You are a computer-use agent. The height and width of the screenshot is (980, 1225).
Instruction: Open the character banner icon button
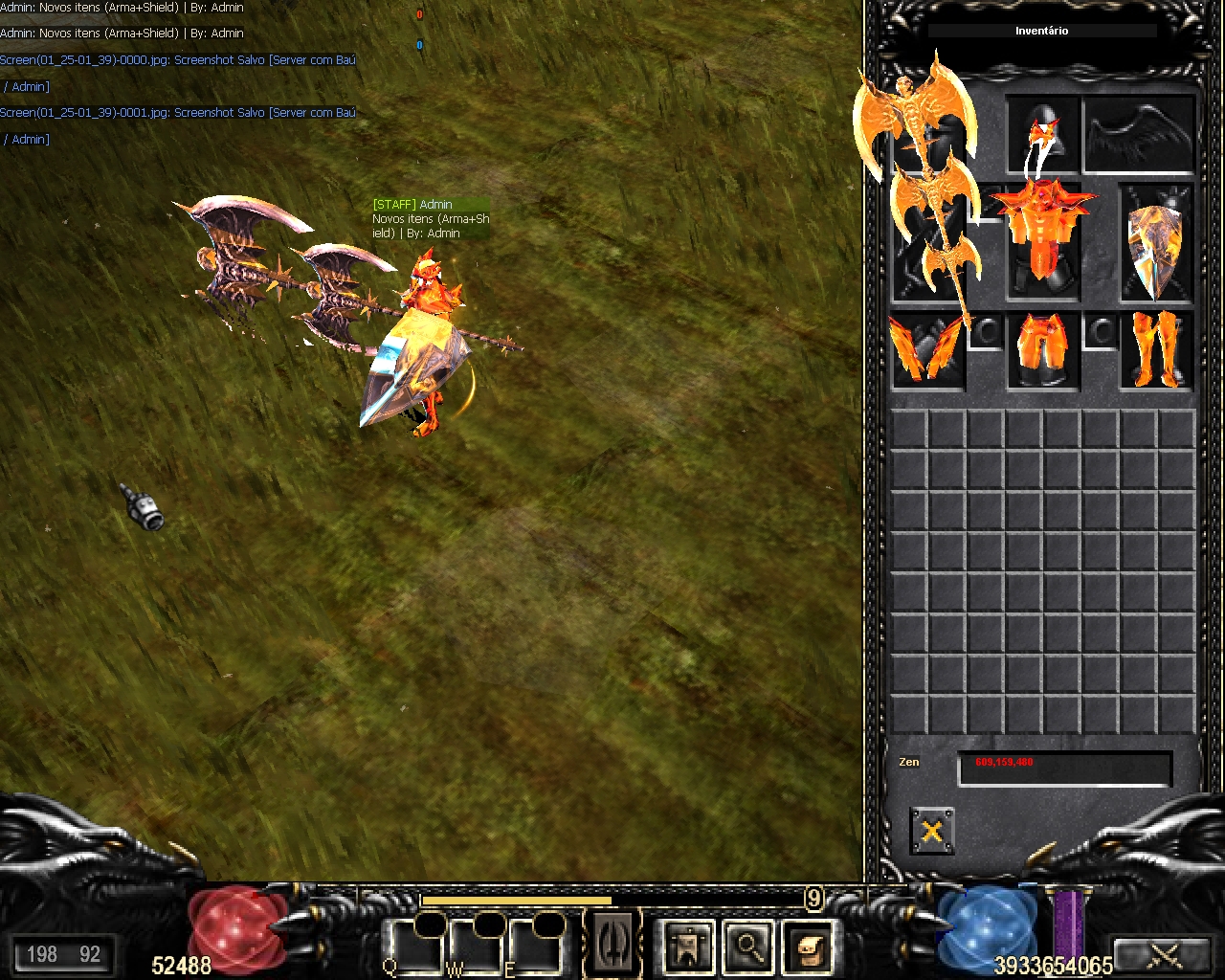688,947
